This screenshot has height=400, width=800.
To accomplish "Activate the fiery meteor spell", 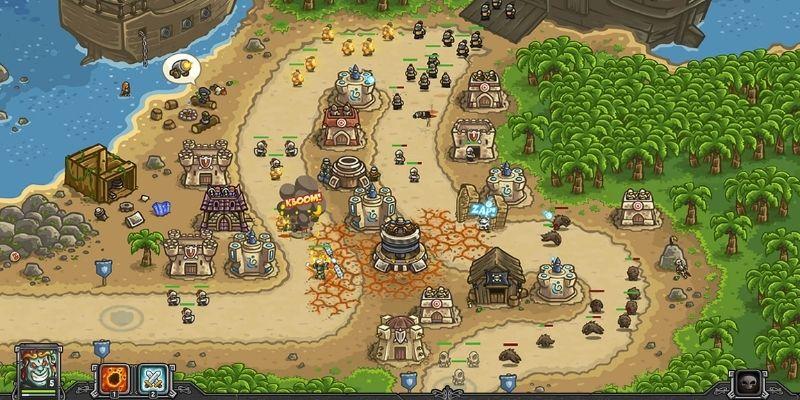I will pos(113,378).
